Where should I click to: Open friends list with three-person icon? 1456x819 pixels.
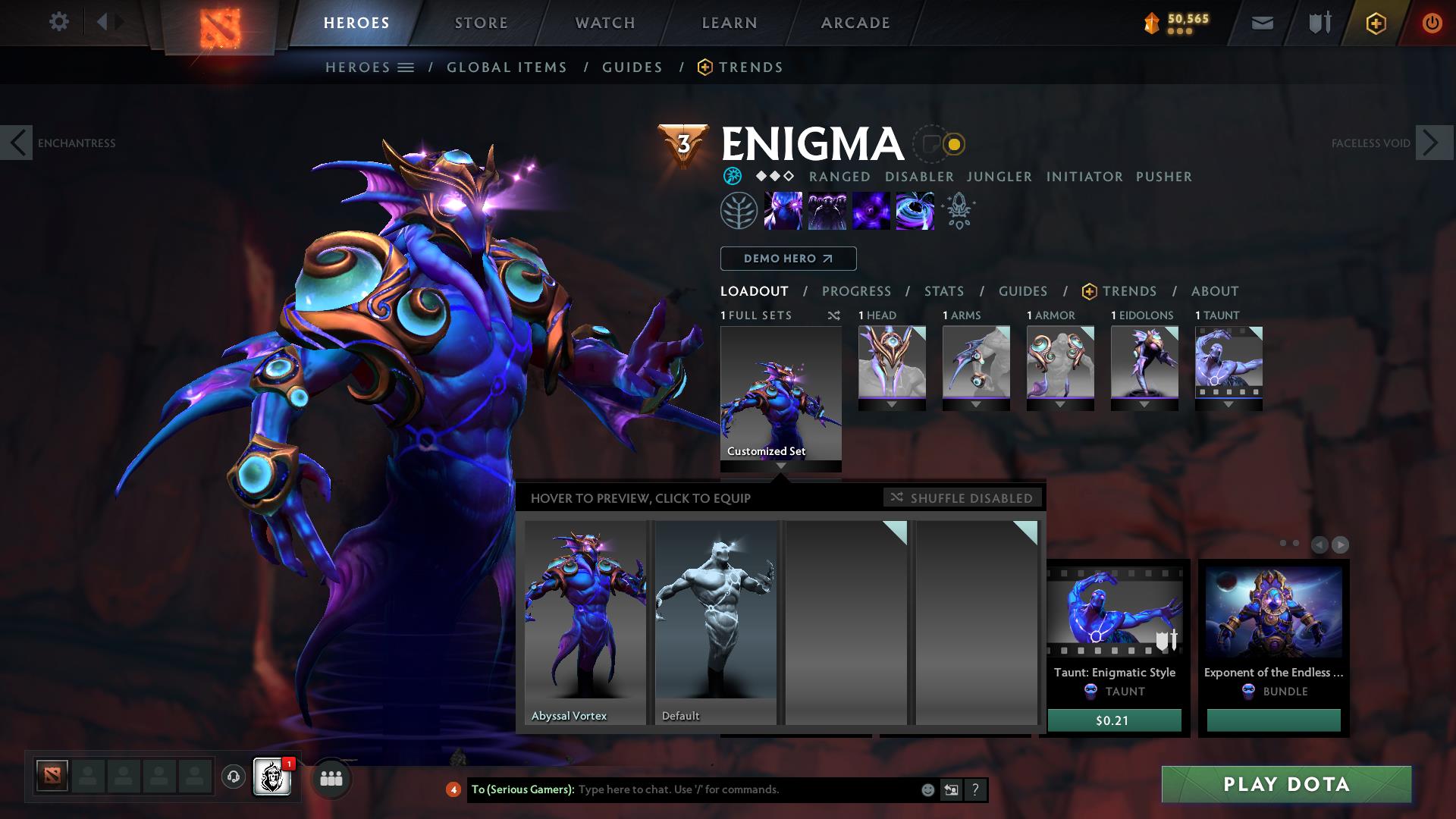pos(331,778)
